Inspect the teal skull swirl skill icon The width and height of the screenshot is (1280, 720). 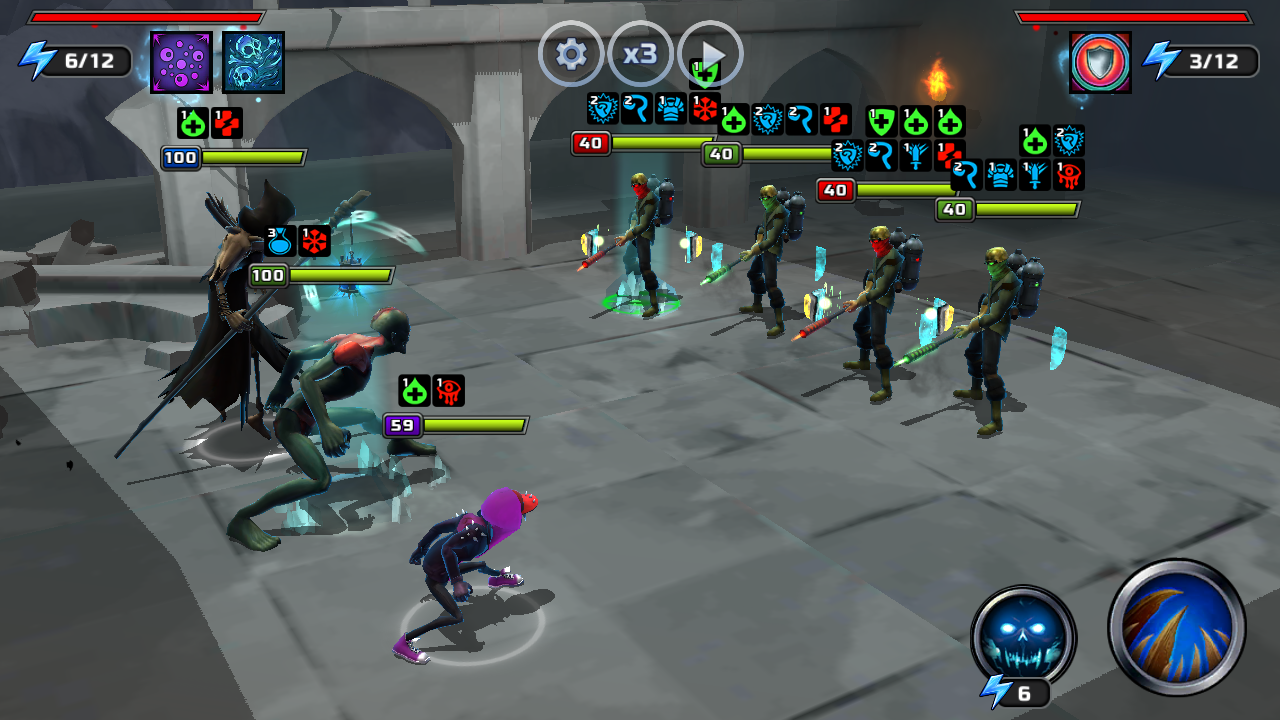pos(253,62)
